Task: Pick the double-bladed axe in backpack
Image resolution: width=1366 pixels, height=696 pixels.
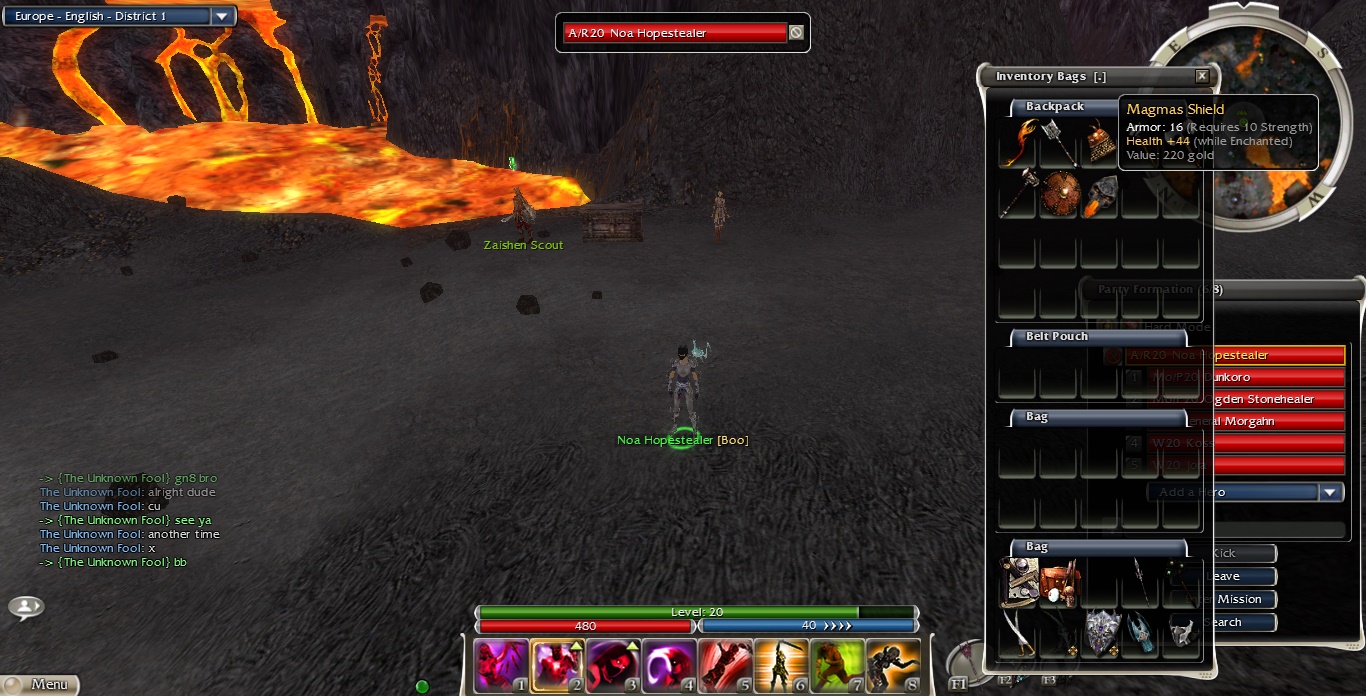Action: click(1059, 141)
